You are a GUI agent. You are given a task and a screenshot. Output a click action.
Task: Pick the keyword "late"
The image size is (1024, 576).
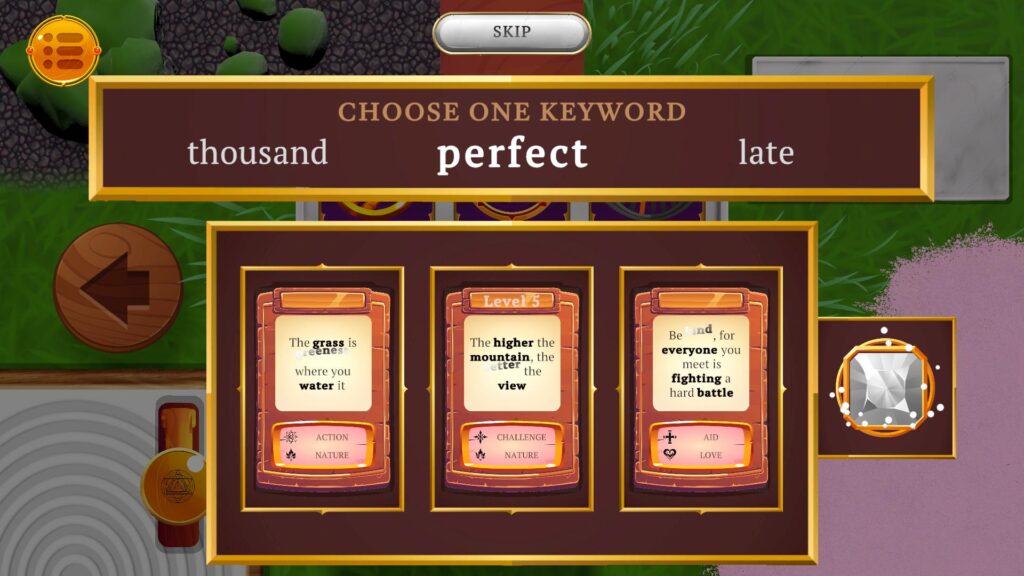click(766, 153)
